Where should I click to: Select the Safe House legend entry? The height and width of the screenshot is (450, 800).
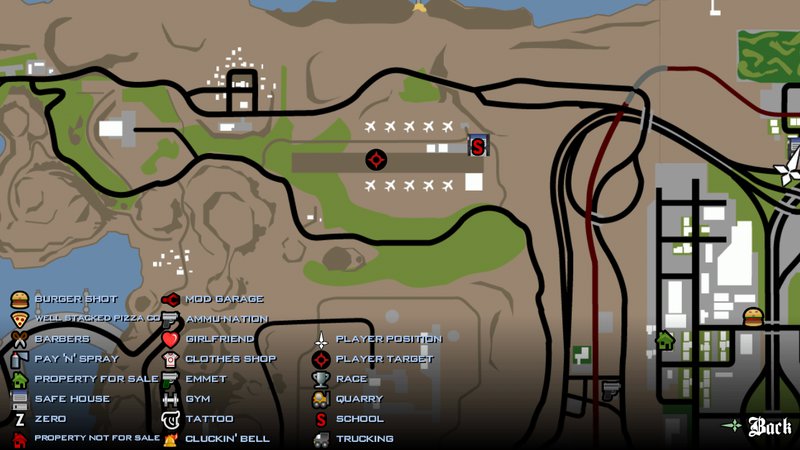[x=62, y=399]
